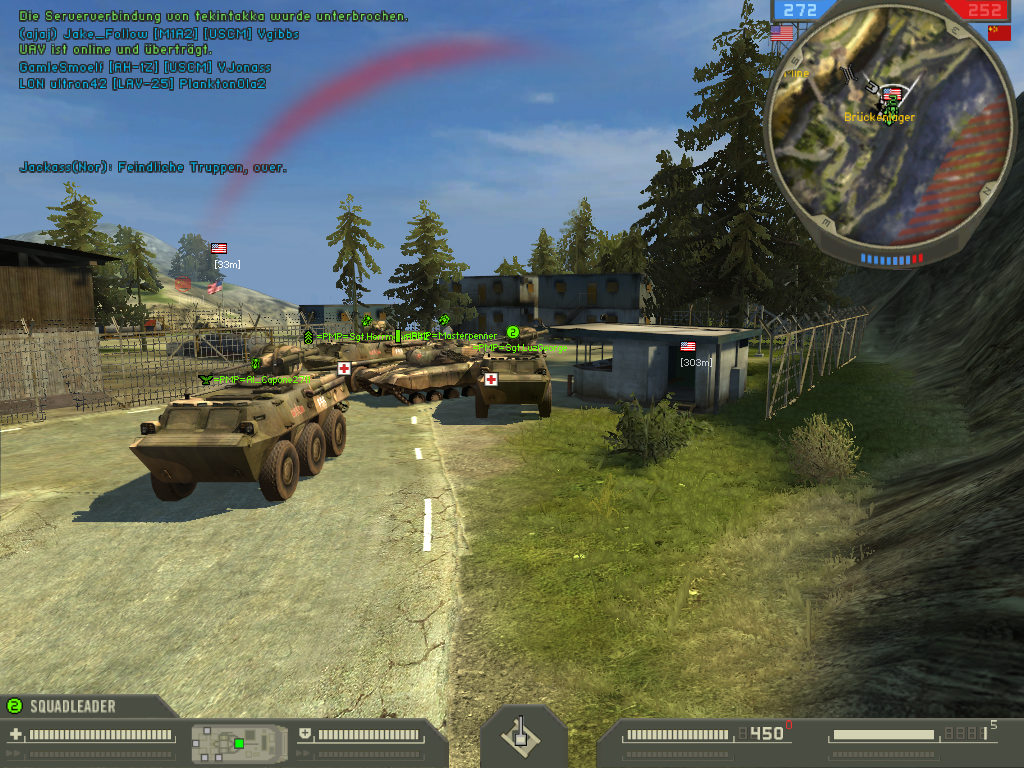Viewport: 1024px width, 768px height.
Task: Select the weapon icon in the bottom center
Action: coord(519,736)
